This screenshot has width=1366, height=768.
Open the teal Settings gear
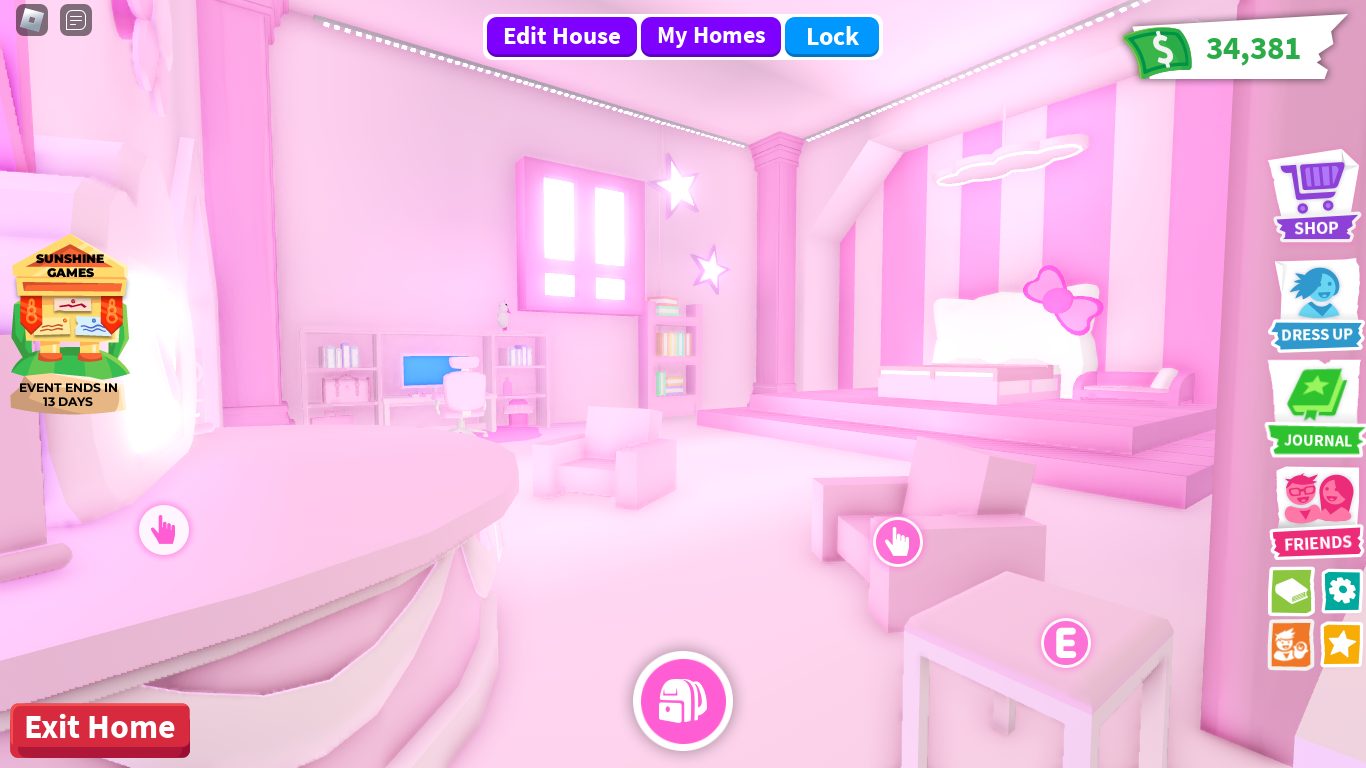point(1341,592)
